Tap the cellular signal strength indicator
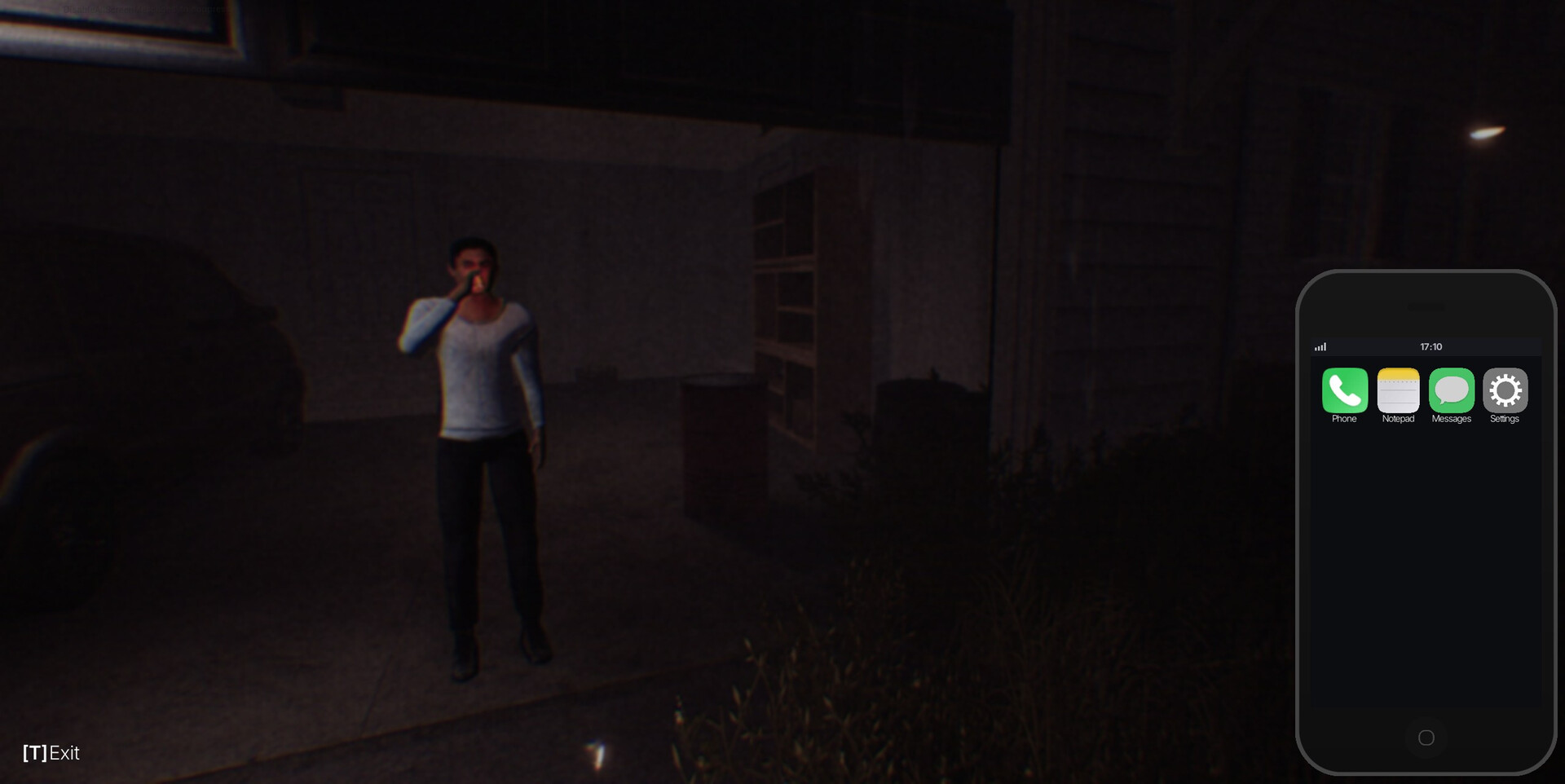 coord(1321,346)
